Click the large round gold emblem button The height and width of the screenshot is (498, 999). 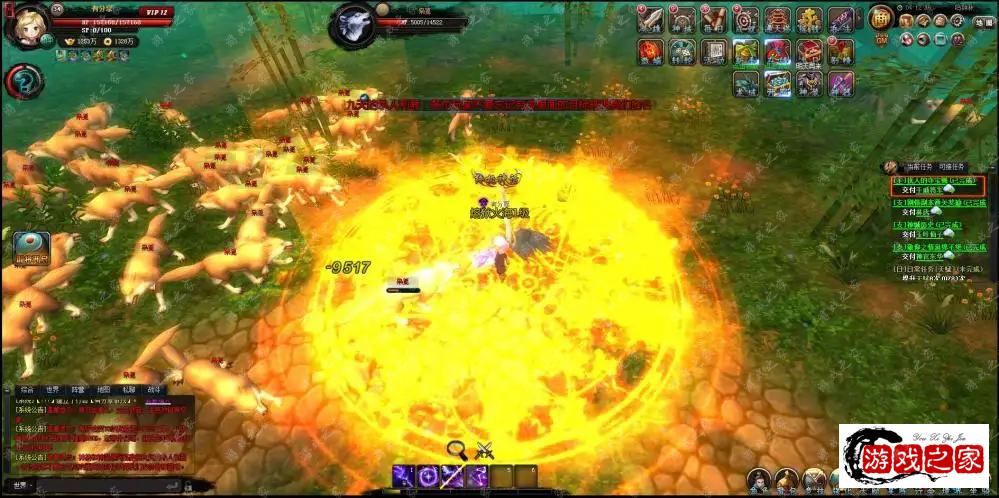[880, 18]
